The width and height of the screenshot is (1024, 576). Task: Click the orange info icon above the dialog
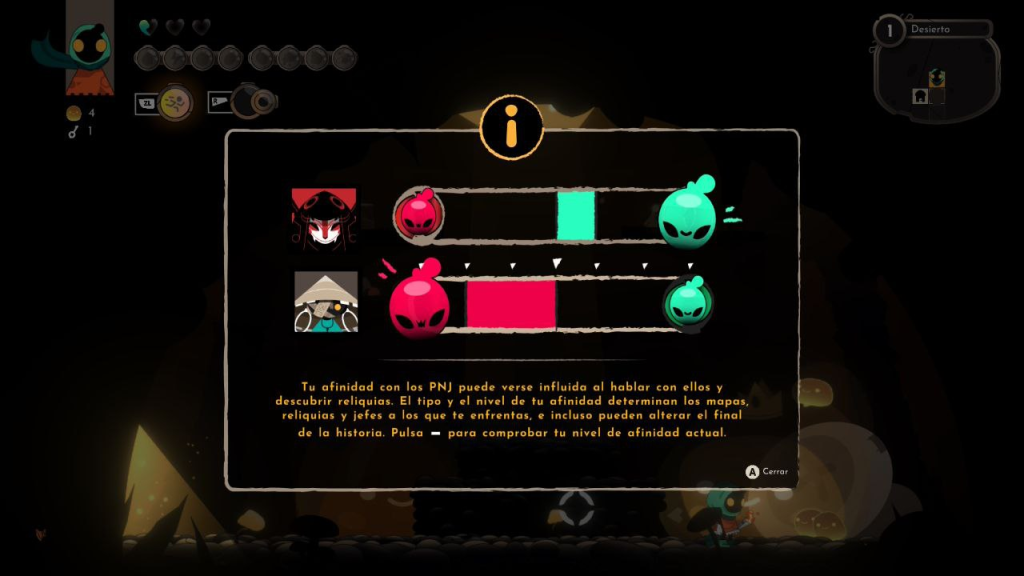pyautogui.click(x=511, y=127)
